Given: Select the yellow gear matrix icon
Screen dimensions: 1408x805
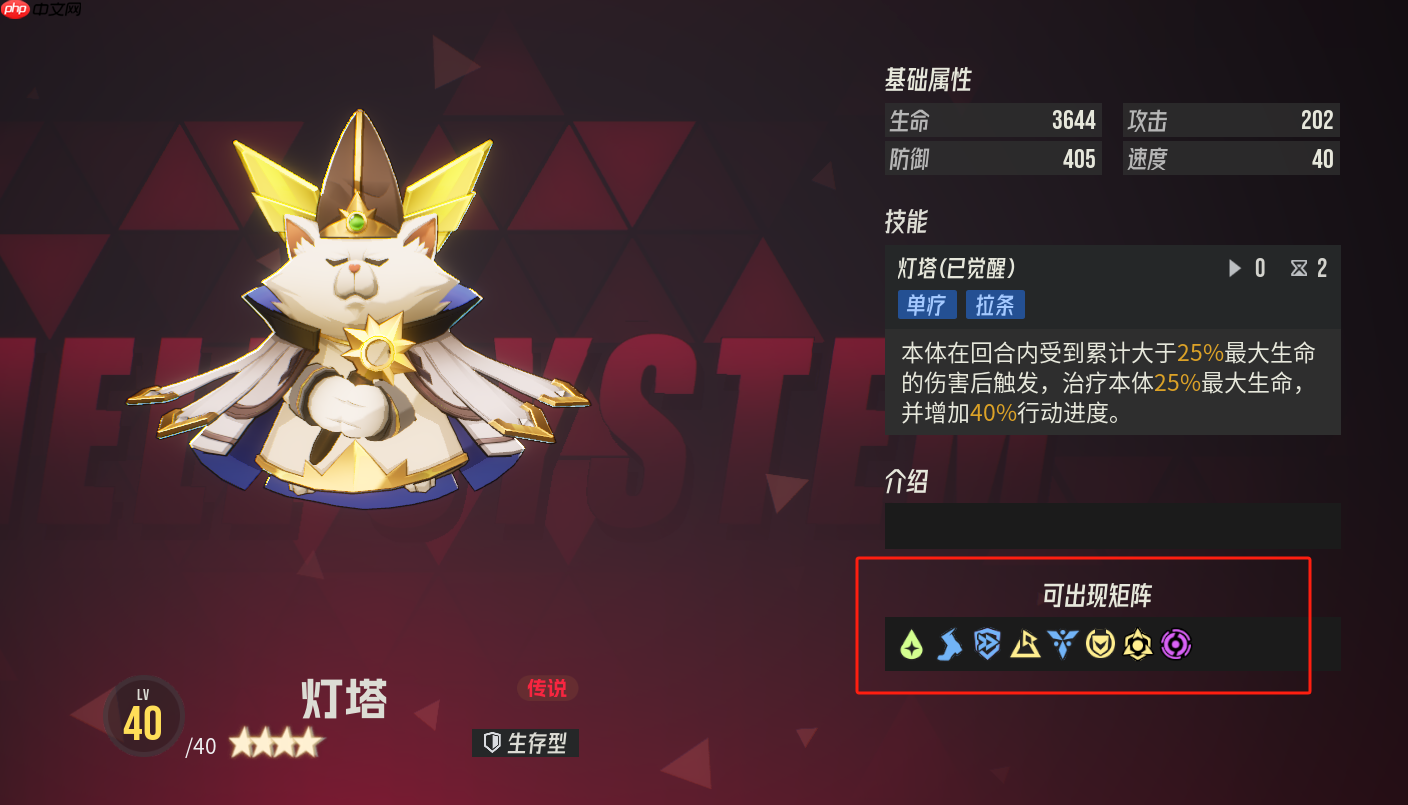Looking at the screenshot, I should [1138, 645].
